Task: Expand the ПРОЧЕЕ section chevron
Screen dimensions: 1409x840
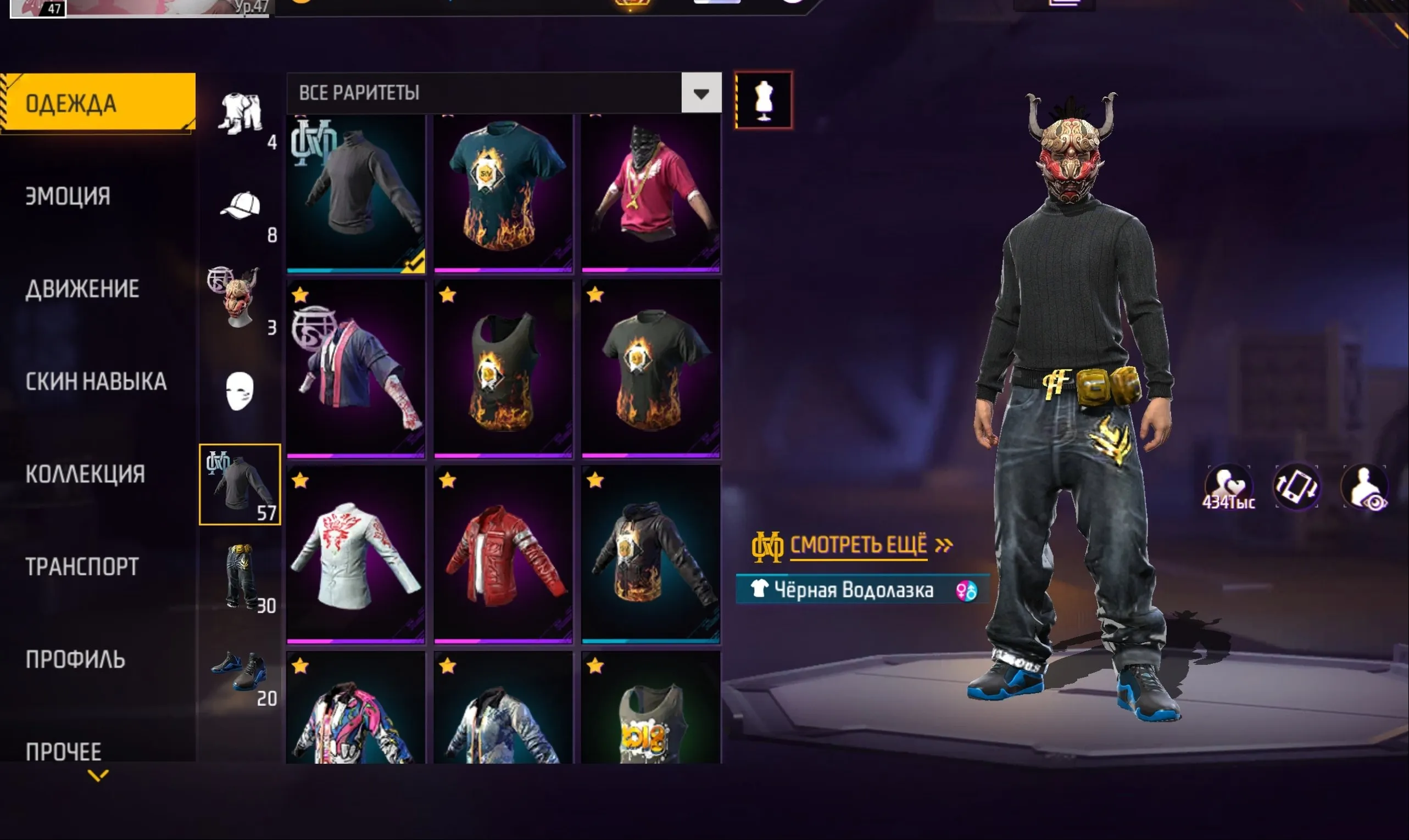Action: (x=99, y=776)
